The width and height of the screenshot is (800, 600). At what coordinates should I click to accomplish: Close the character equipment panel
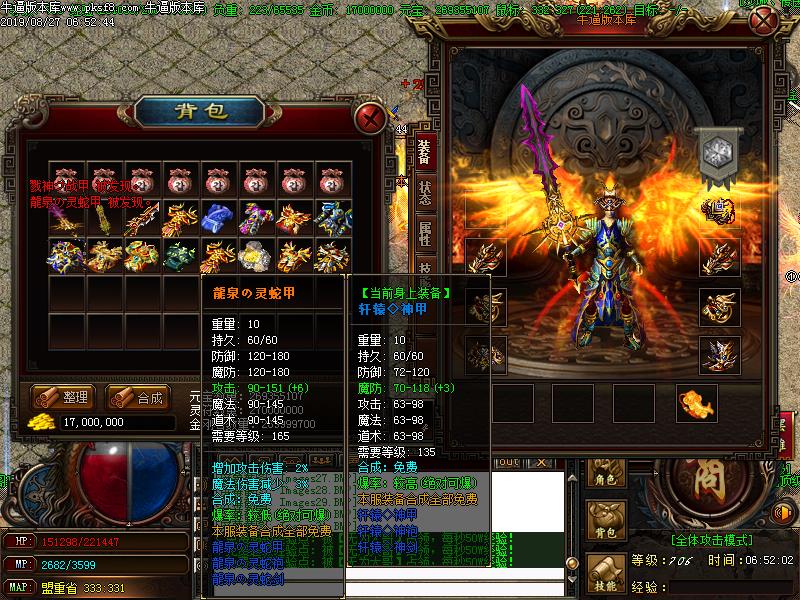pyautogui.click(x=763, y=22)
